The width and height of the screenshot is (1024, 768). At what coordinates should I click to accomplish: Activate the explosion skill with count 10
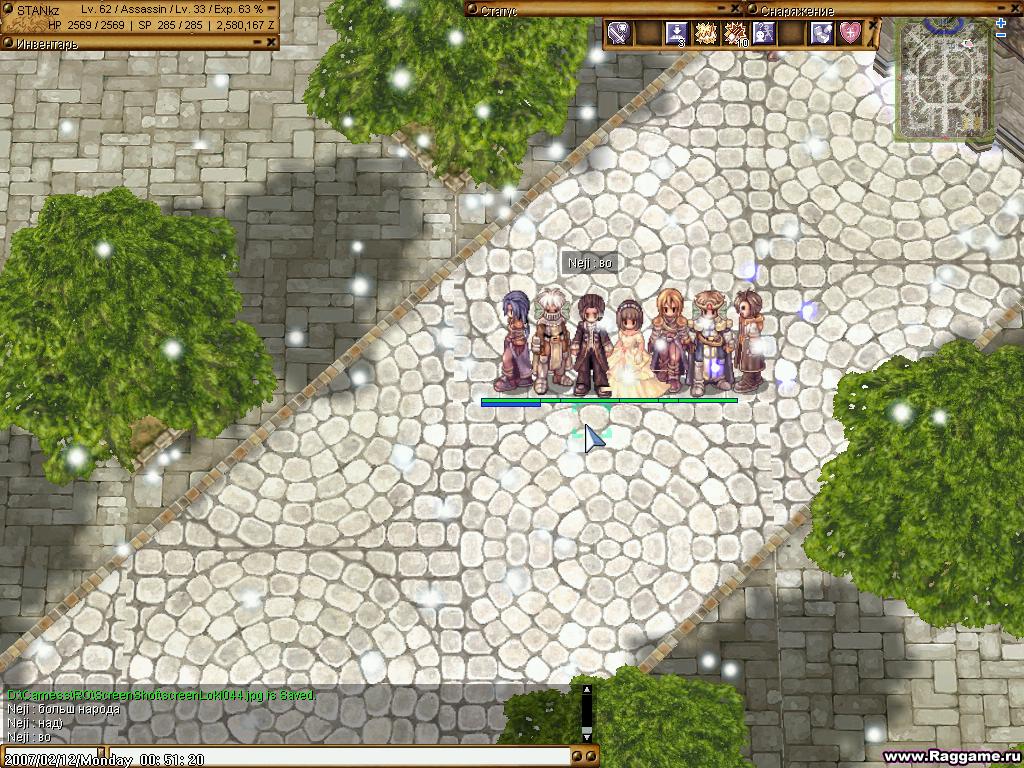735,33
